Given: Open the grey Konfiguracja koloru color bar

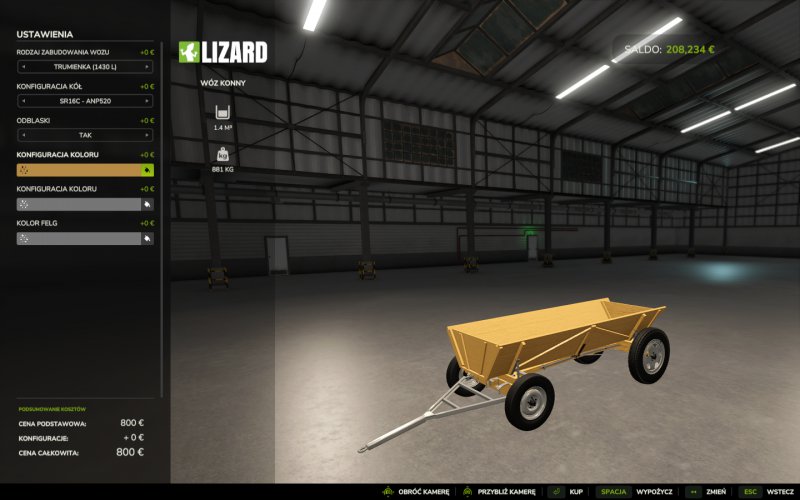Looking at the screenshot, I should [x=80, y=204].
